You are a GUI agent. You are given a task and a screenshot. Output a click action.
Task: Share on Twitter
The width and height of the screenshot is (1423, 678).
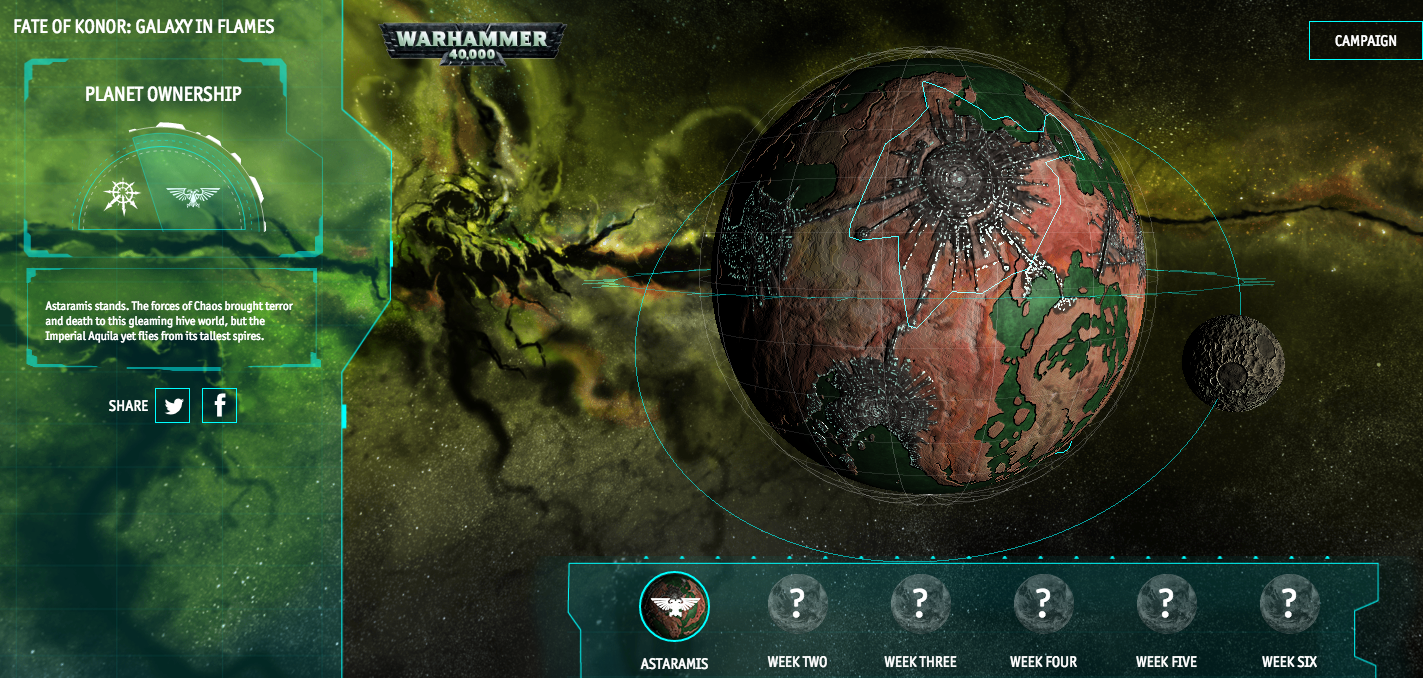[173, 406]
